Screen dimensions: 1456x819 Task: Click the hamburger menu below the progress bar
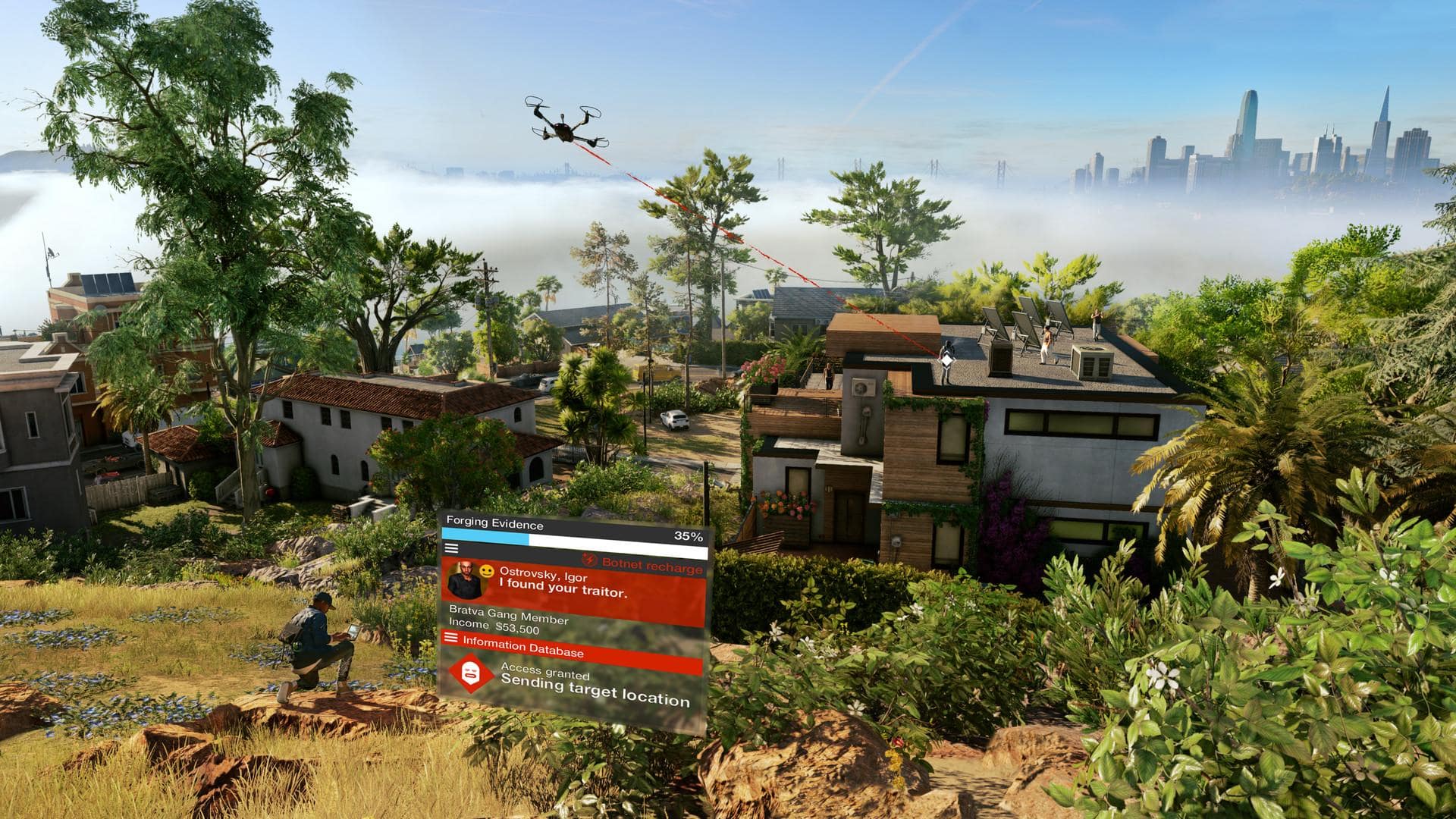(451, 548)
